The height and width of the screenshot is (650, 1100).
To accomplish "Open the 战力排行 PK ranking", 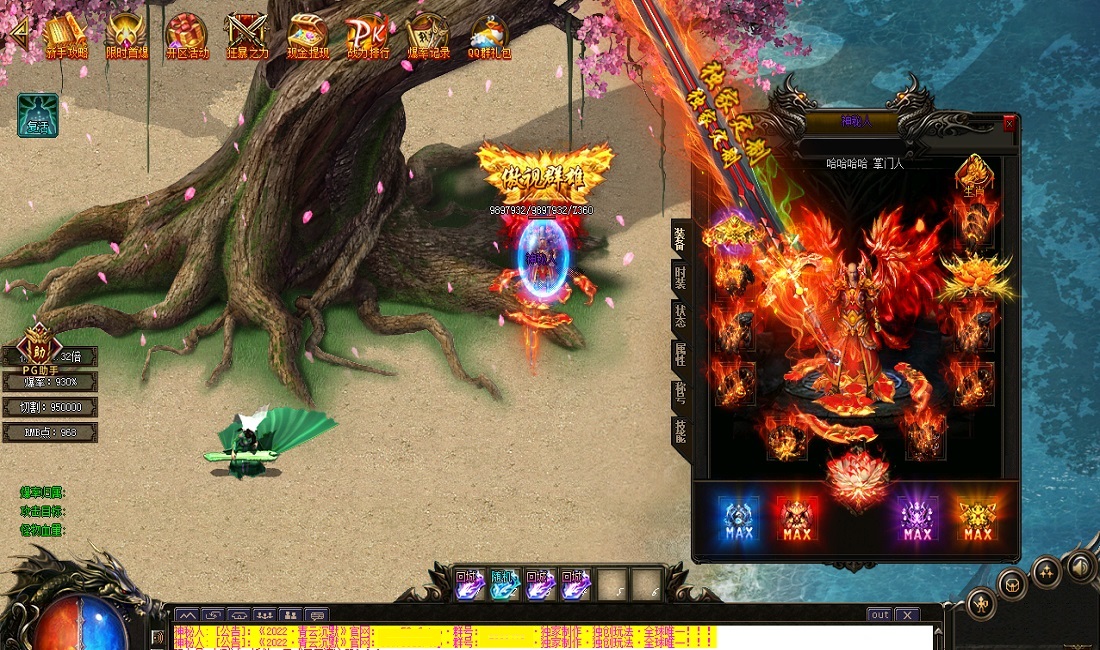I will 367,37.
